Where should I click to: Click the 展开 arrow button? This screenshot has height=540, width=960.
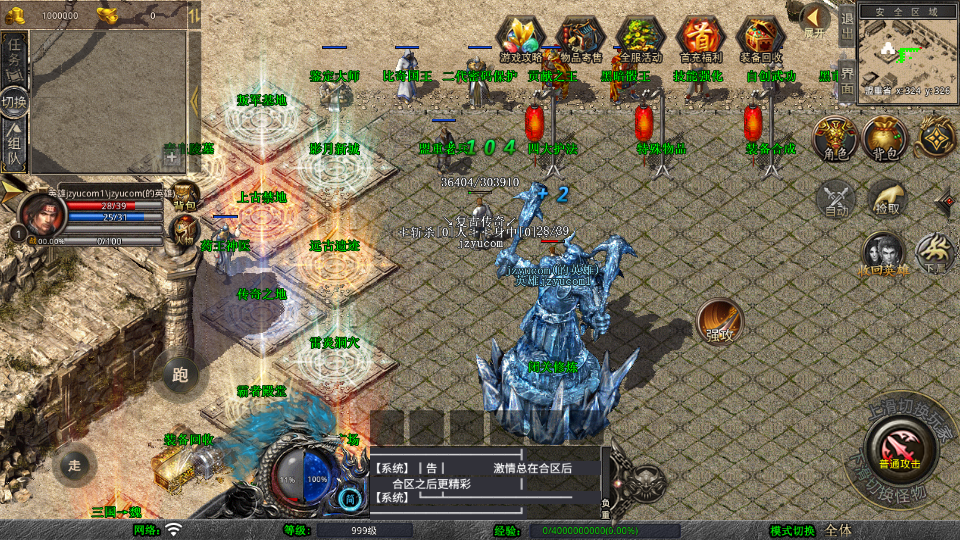click(816, 20)
